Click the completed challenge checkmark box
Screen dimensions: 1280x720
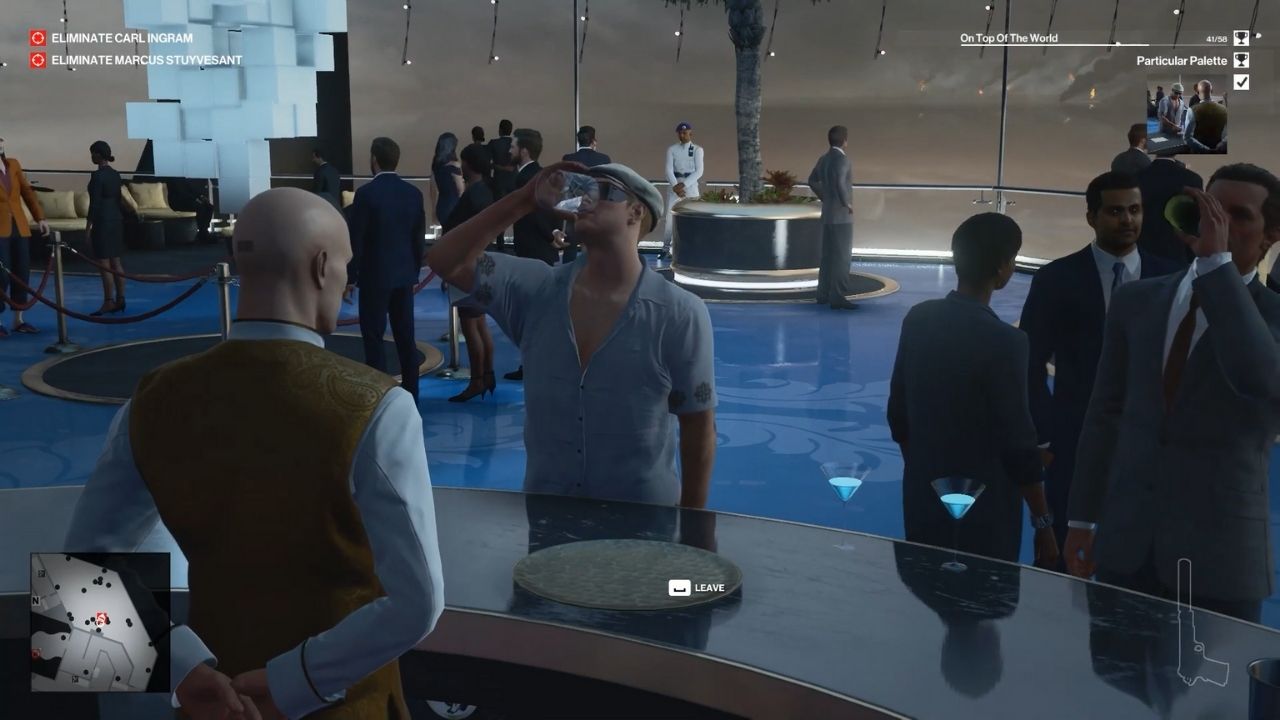1240,84
